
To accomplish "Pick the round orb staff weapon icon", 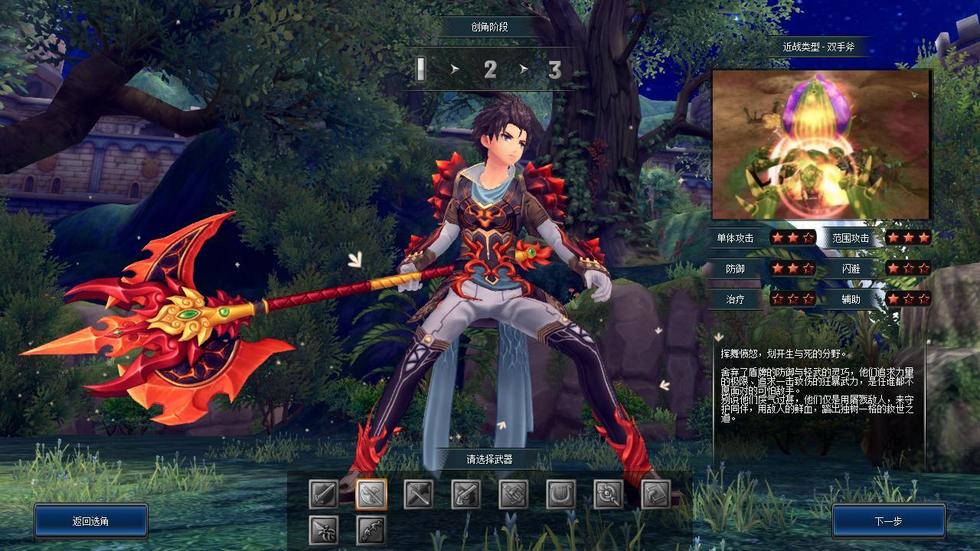I will (607, 493).
